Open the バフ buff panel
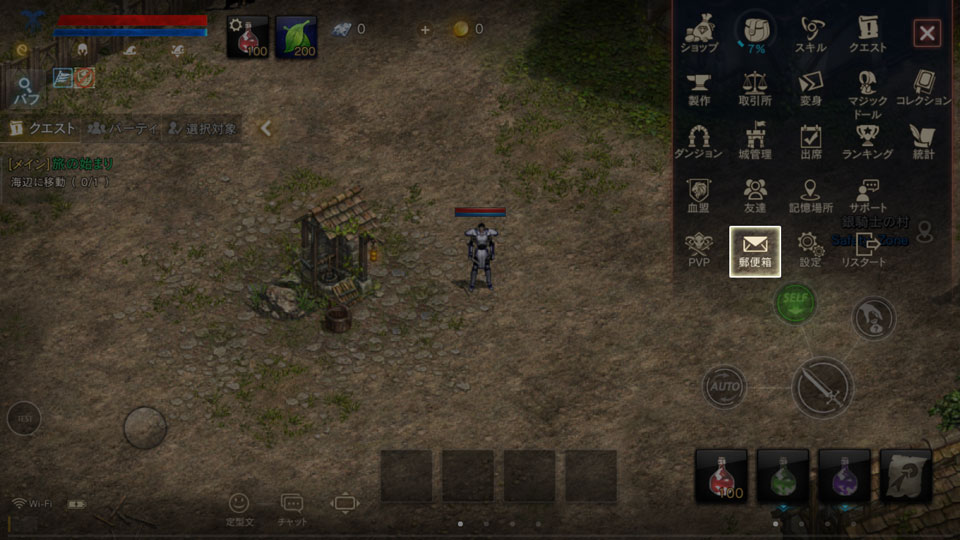 [x=25, y=91]
